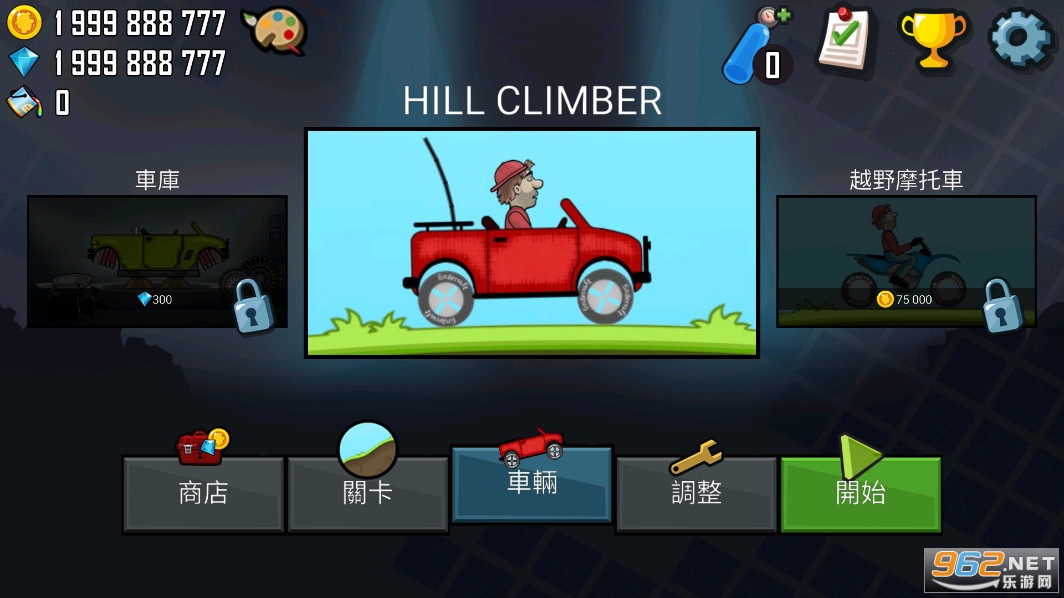1064x598 pixels.
Task: Open the settings gear icon
Action: point(1020,39)
